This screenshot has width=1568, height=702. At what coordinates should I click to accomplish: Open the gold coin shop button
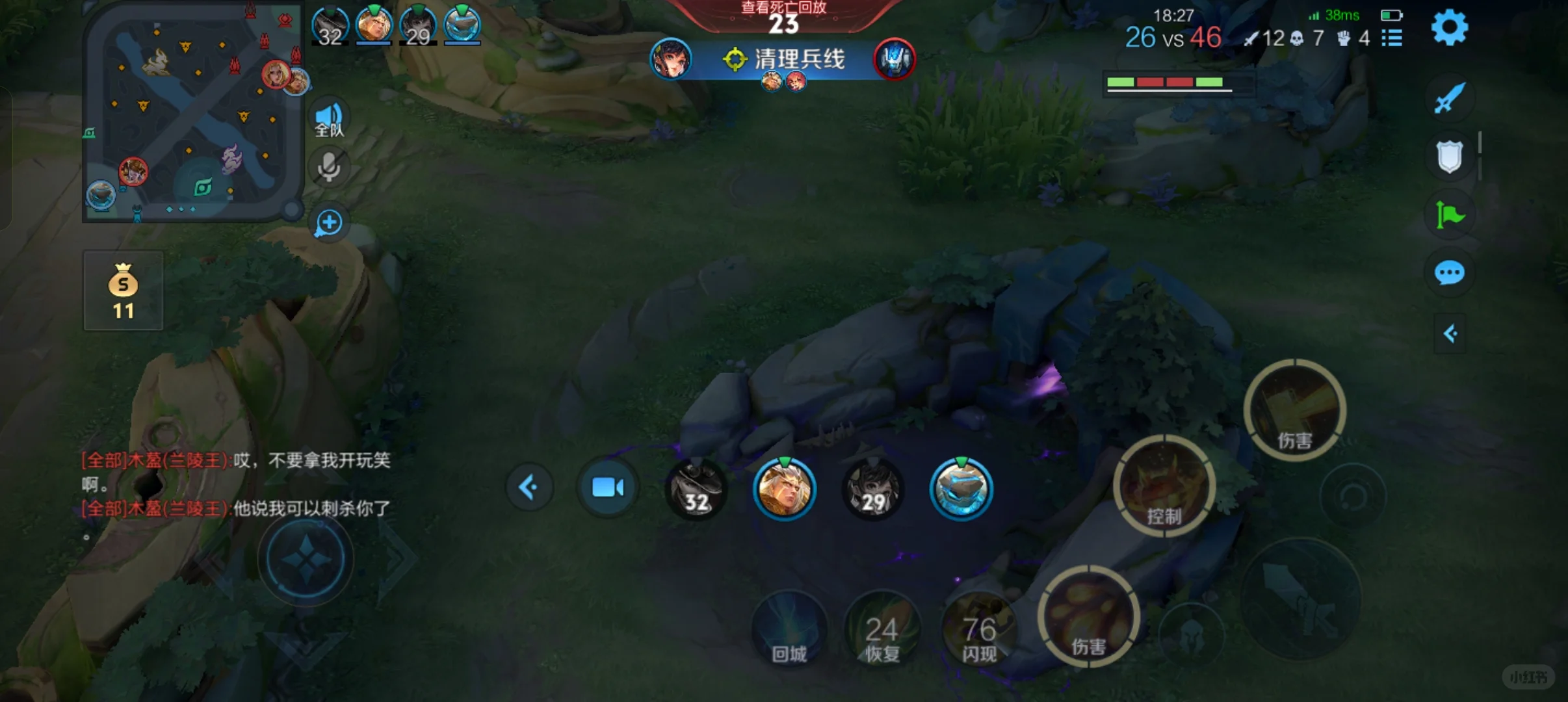pos(123,291)
